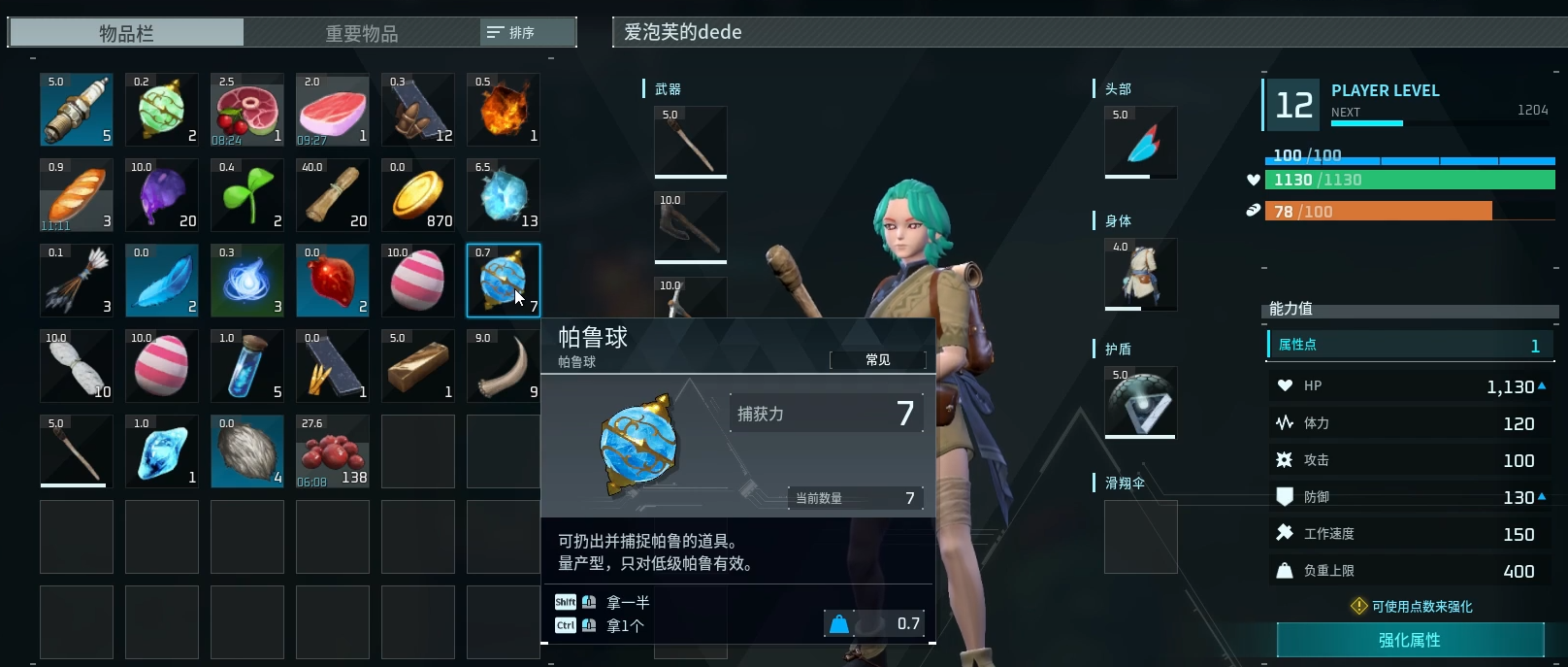Select the equipped shield slot

pos(1141,403)
